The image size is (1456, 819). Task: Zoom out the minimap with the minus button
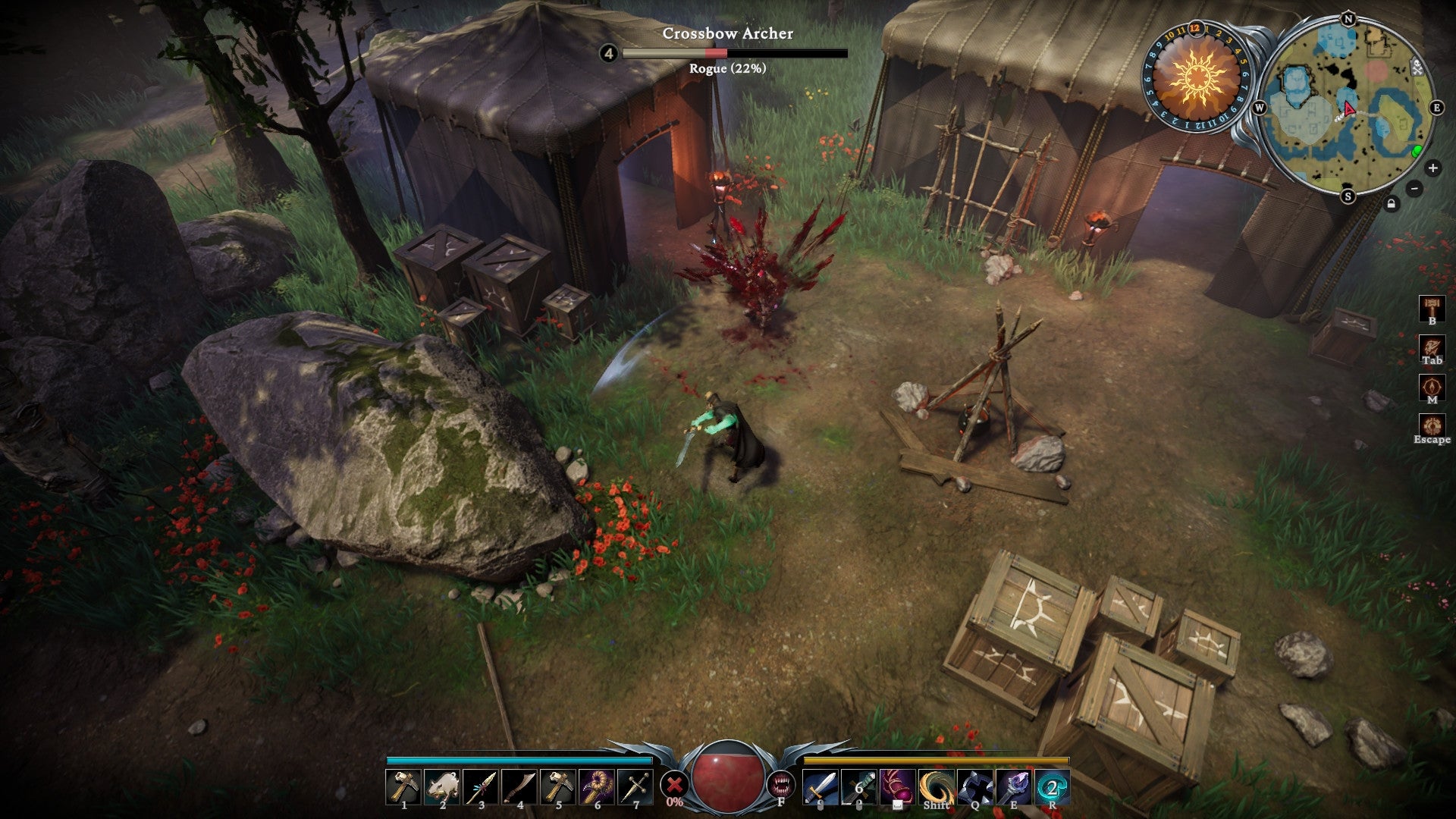1414,189
